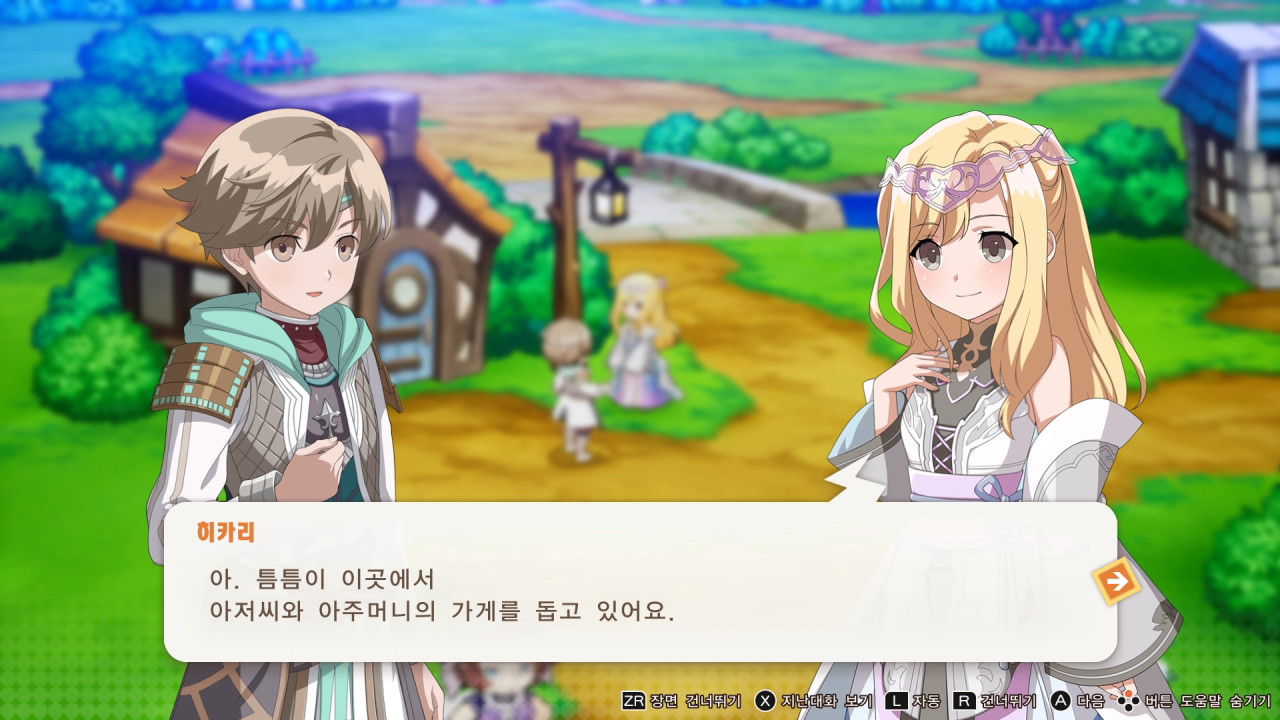The height and width of the screenshot is (720, 1280).
Task: Click the L button icon next to 자동
Action: point(896,702)
